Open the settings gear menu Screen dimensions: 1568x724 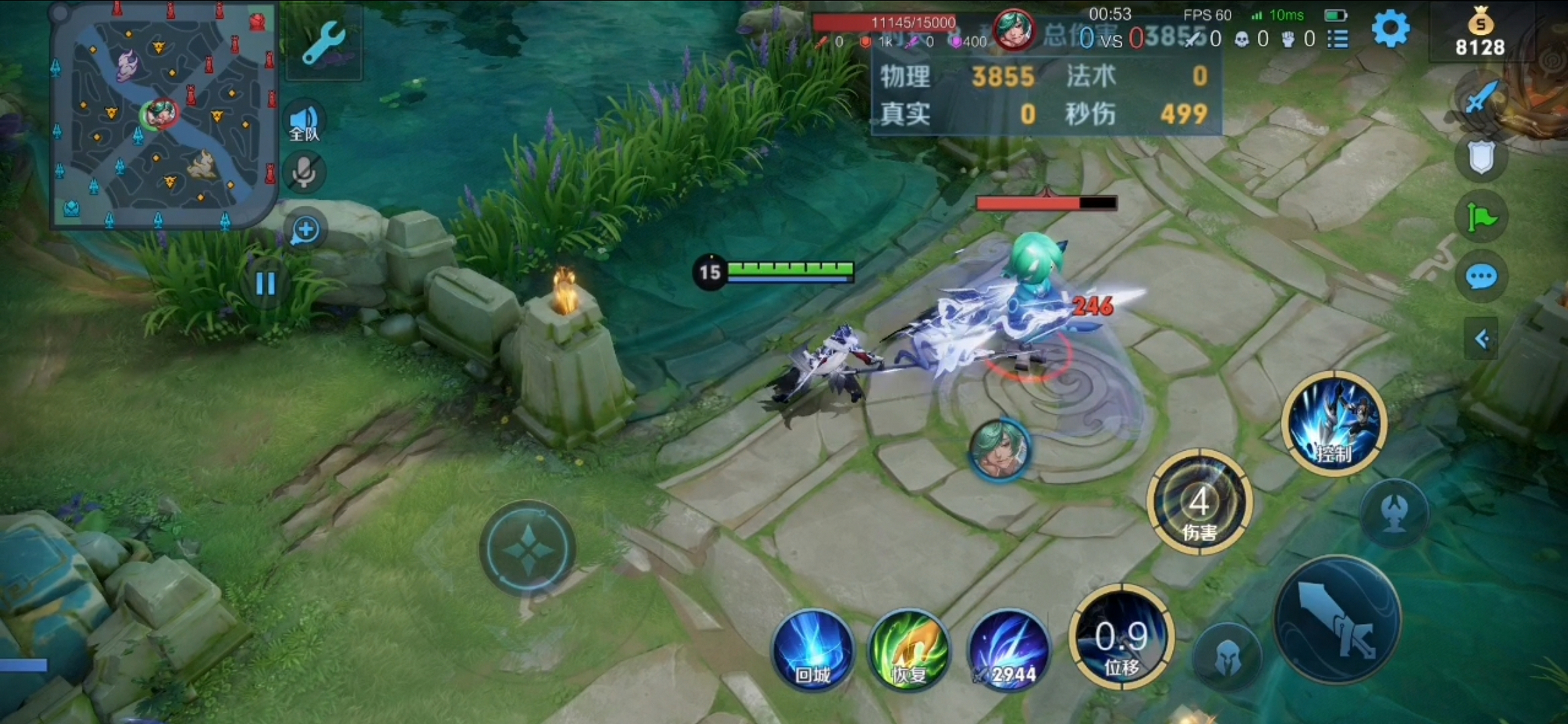click(x=1390, y=29)
